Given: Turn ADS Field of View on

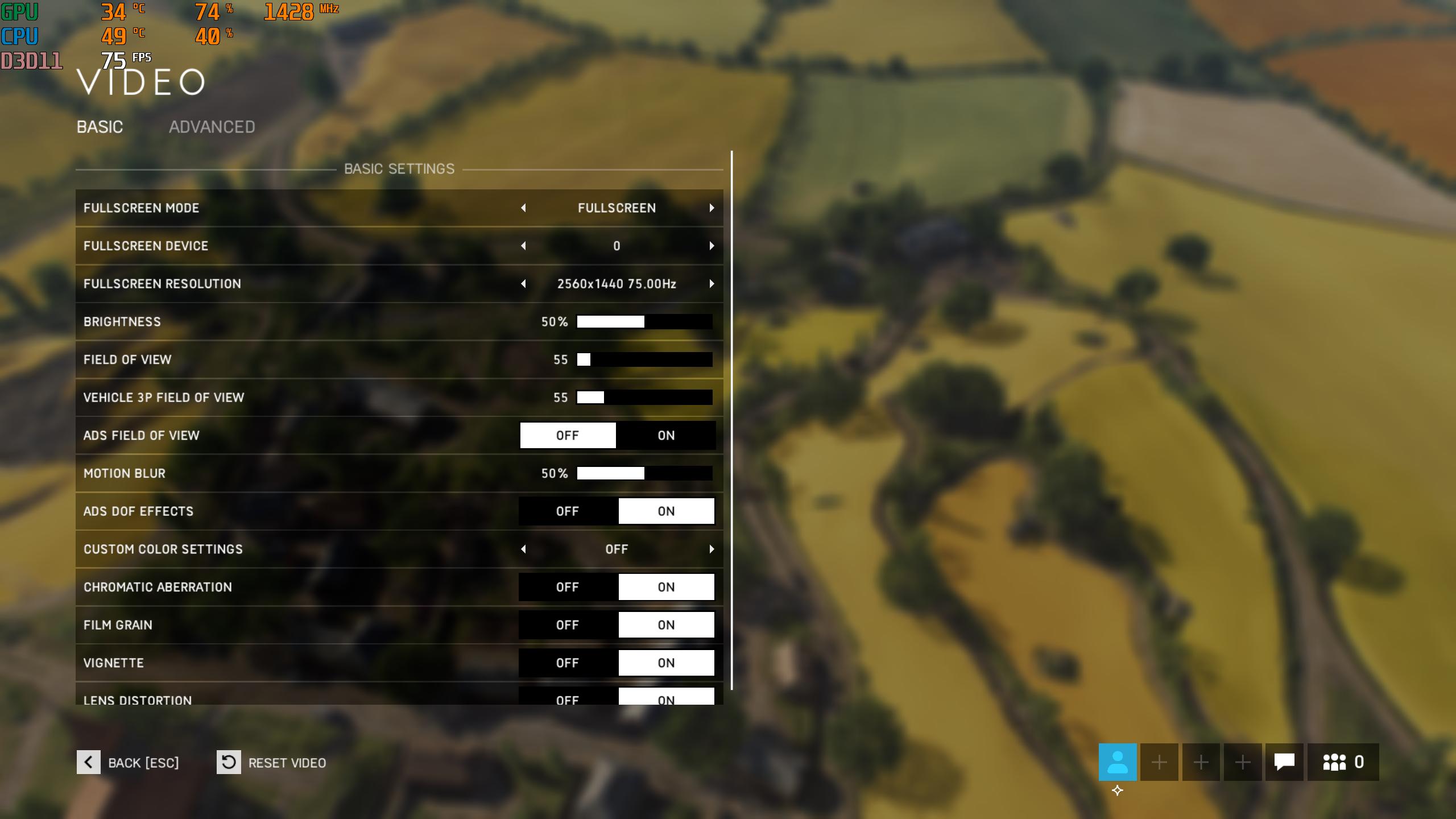Looking at the screenshot, I should [x=666, y=436].
